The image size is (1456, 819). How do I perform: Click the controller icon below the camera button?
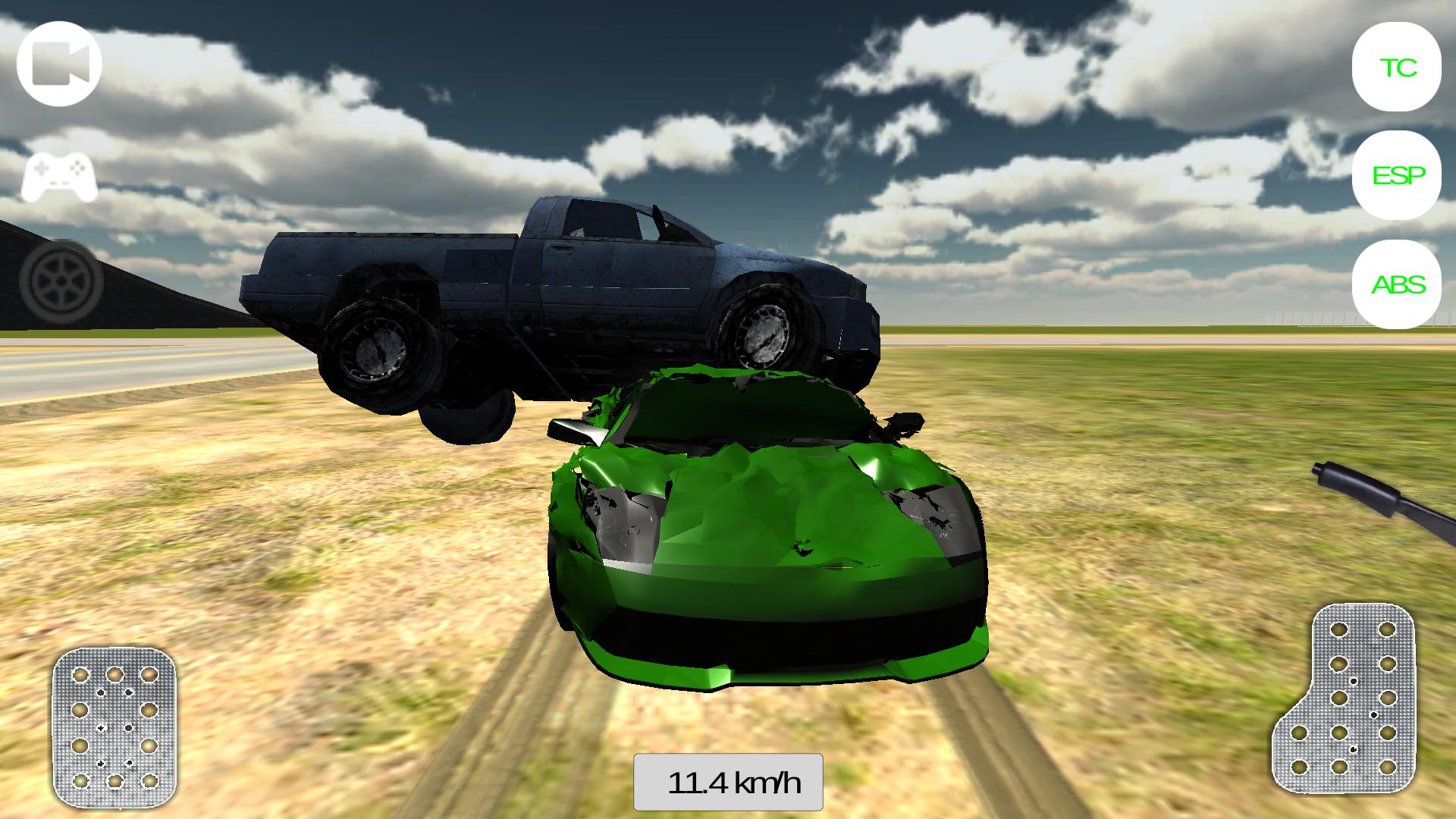coord(57,180)
